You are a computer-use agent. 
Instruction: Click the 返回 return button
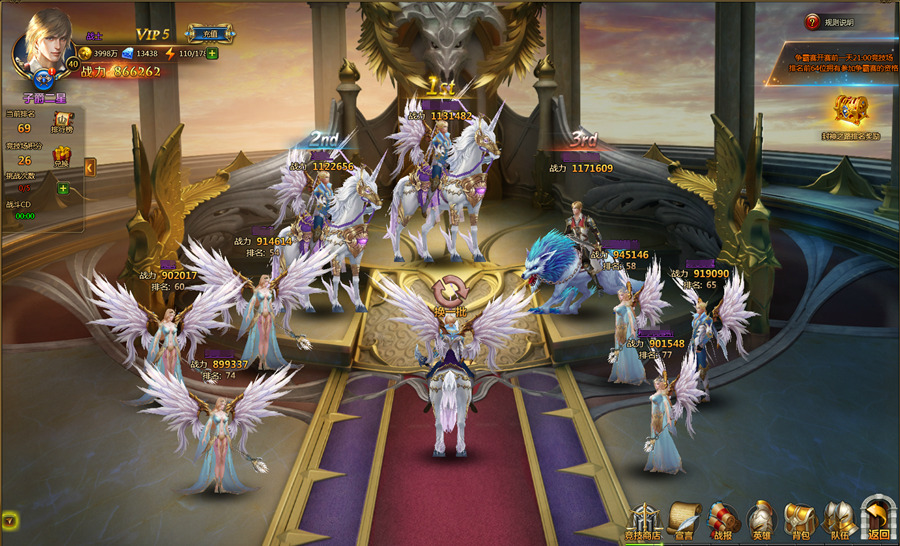(878, 520)
